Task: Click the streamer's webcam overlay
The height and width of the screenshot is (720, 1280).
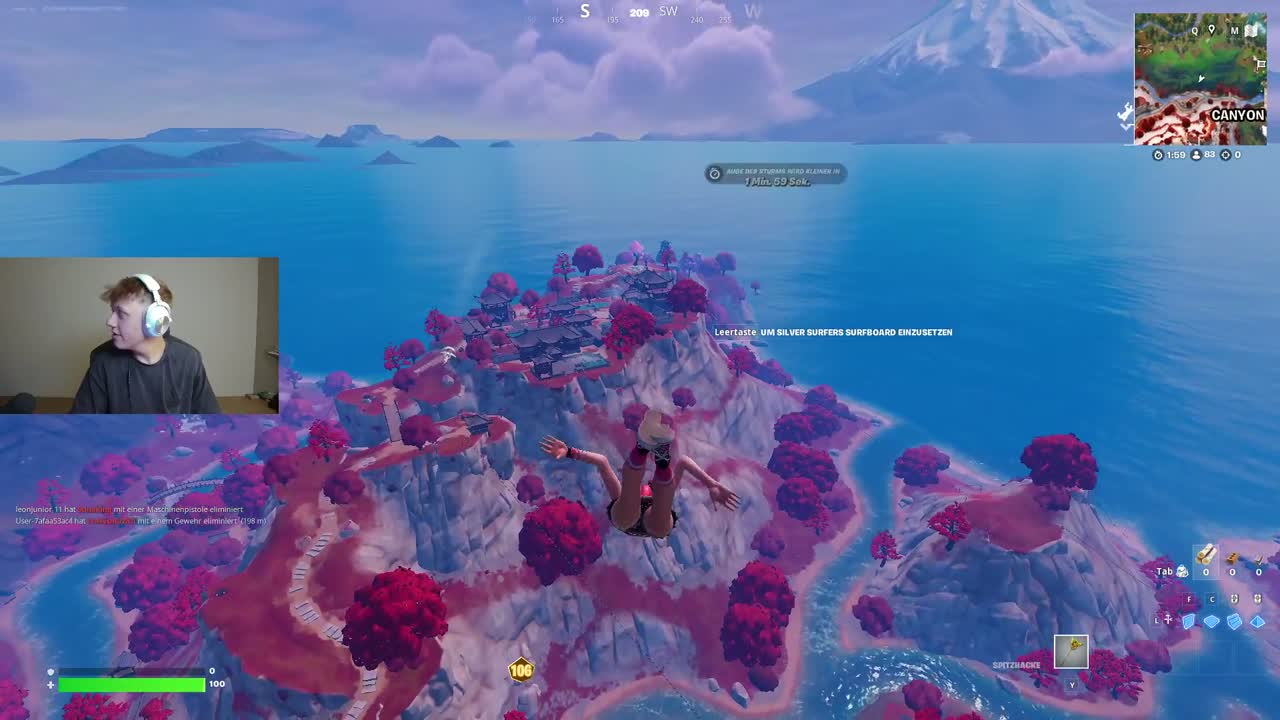Action: [139, 336]
